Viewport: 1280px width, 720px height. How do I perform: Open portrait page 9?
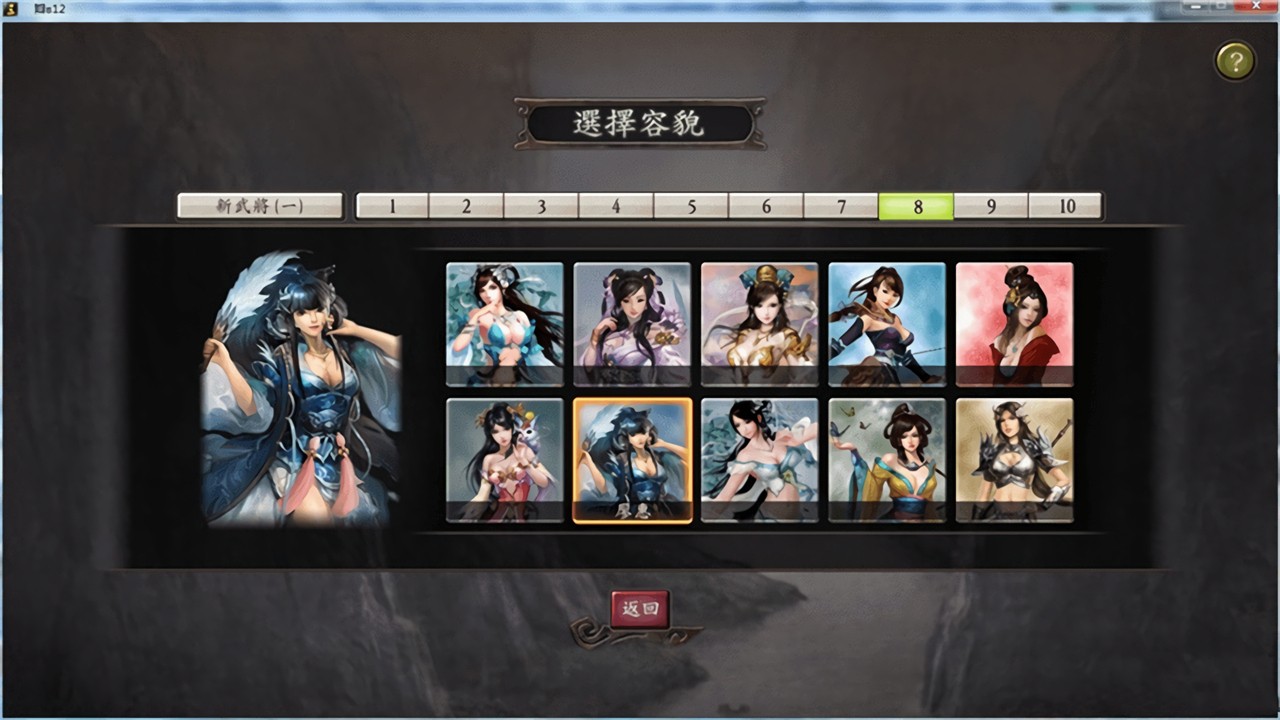[x=991, y=206]
